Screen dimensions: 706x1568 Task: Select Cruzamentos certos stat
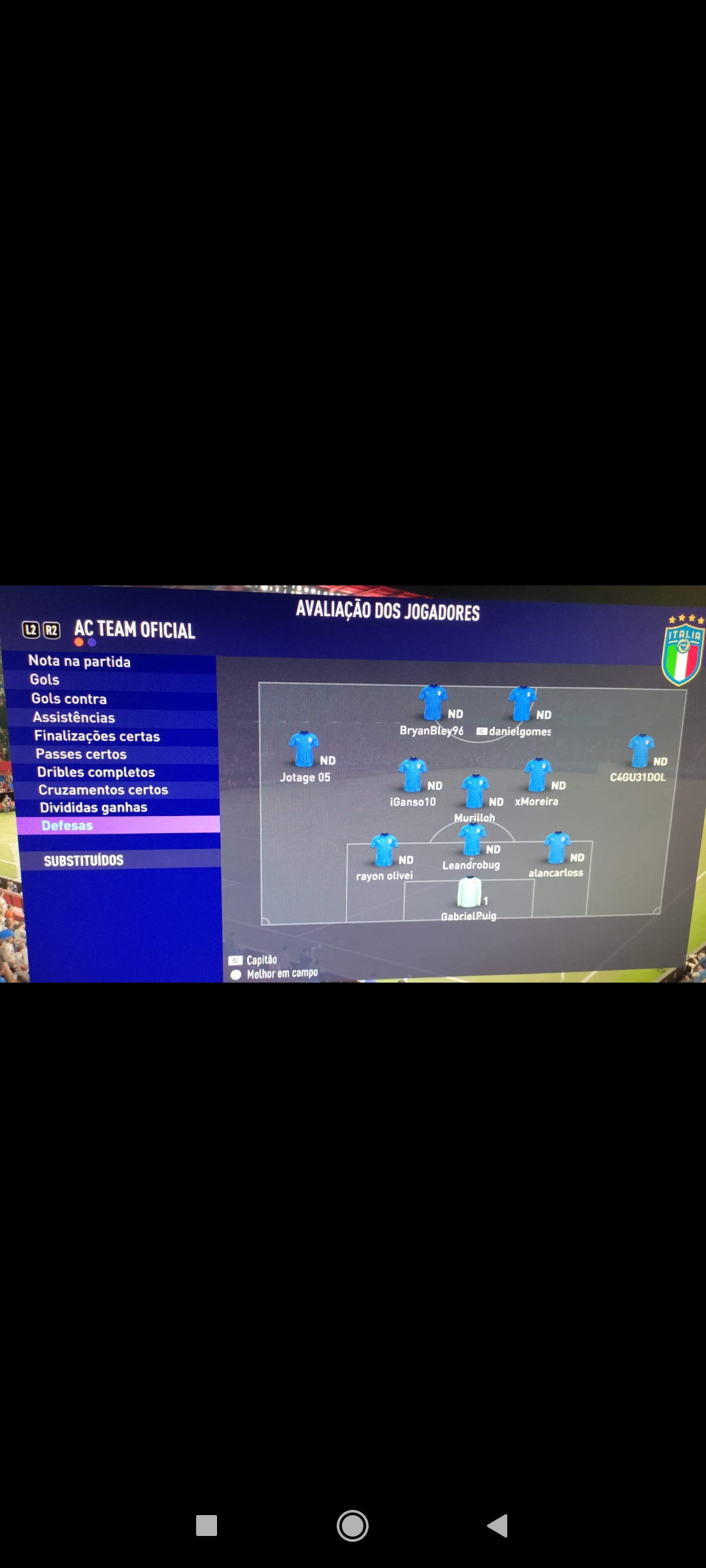pos(103,790)
